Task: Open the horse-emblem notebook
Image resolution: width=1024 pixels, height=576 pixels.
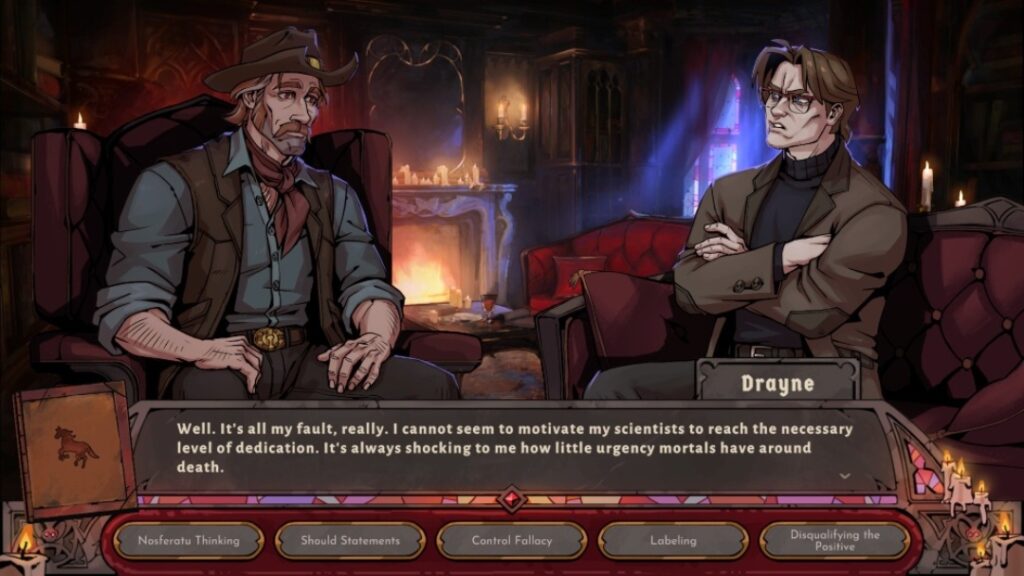Action: coord(76,449)
